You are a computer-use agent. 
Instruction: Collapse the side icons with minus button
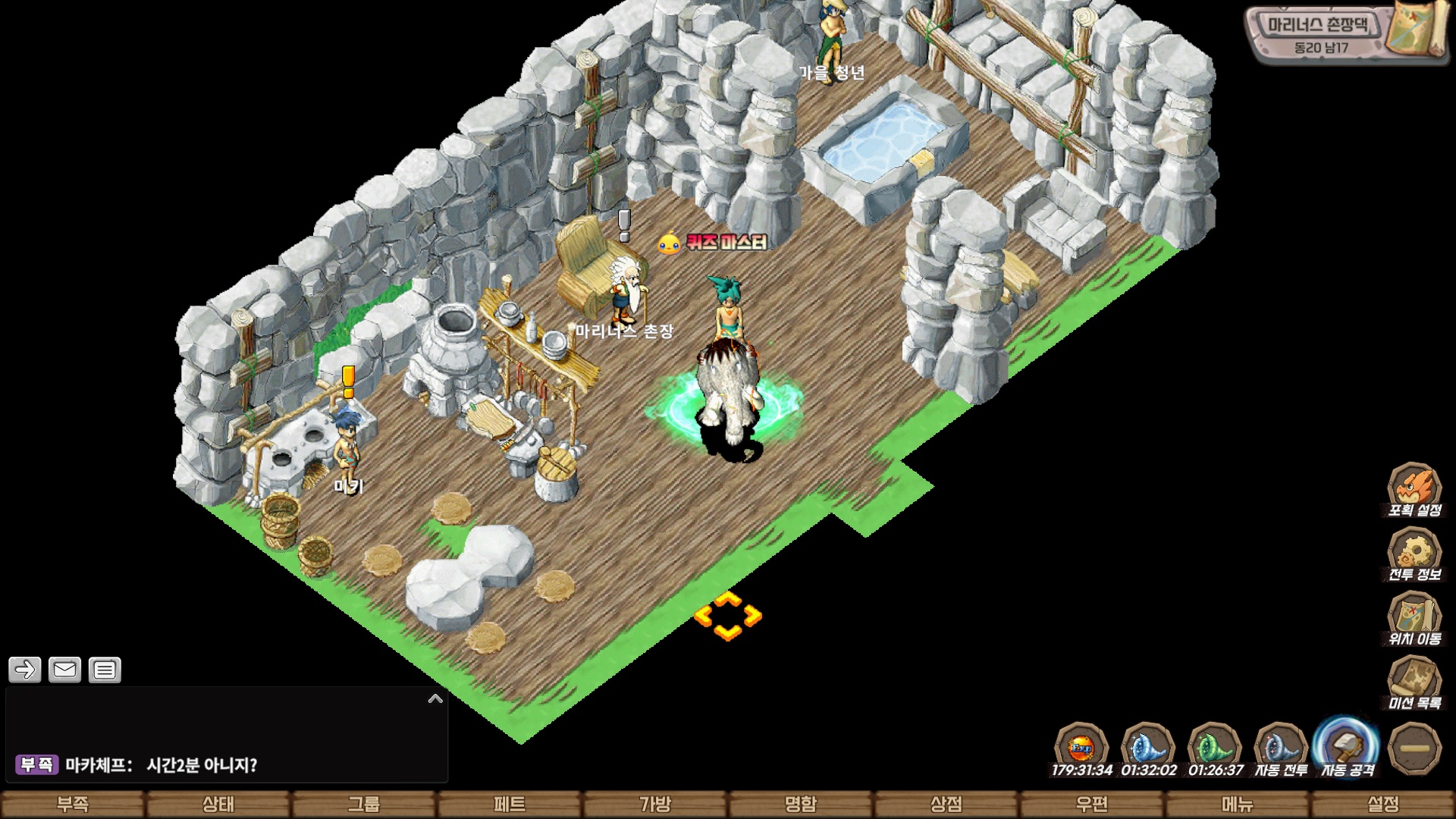coord(1414,748)
